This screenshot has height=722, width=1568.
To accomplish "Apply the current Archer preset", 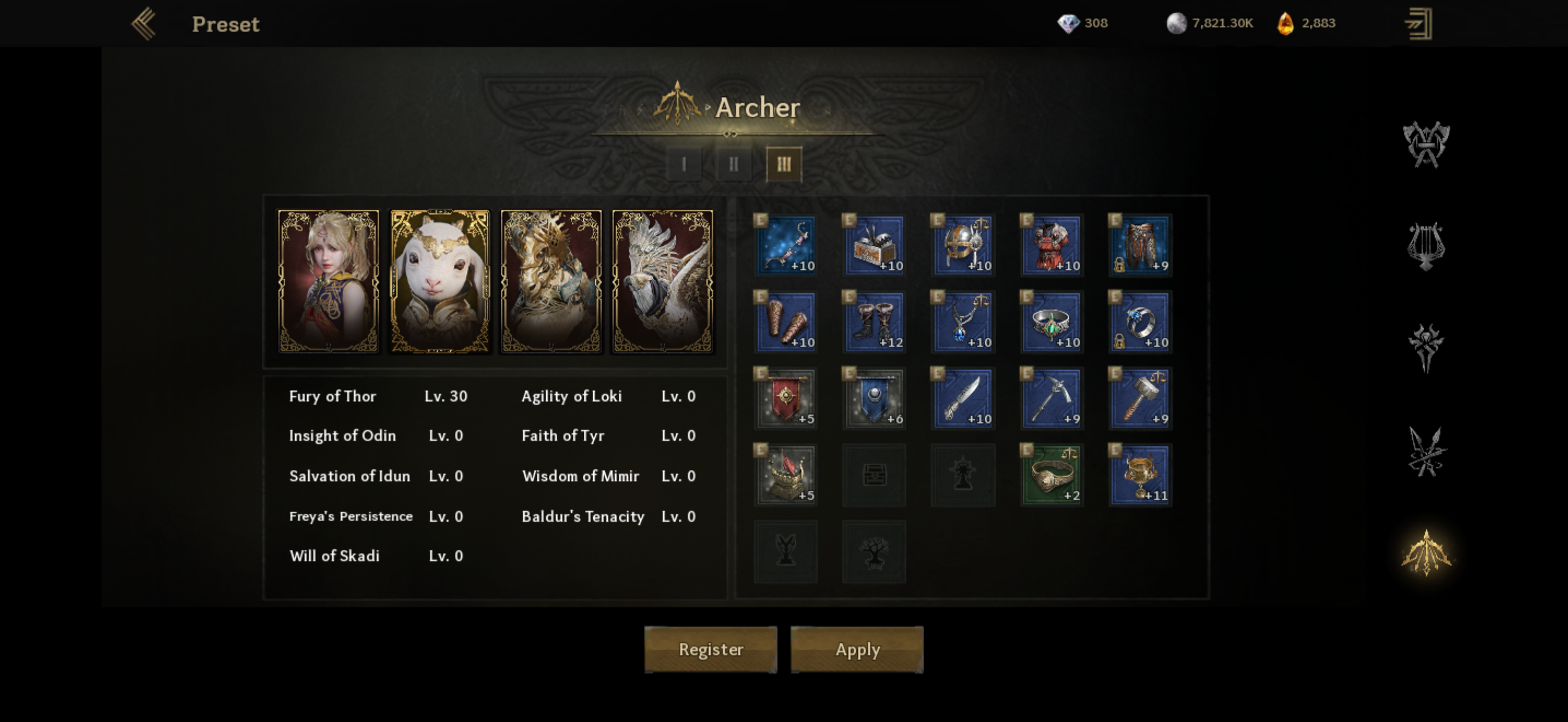I will [856, 649].
